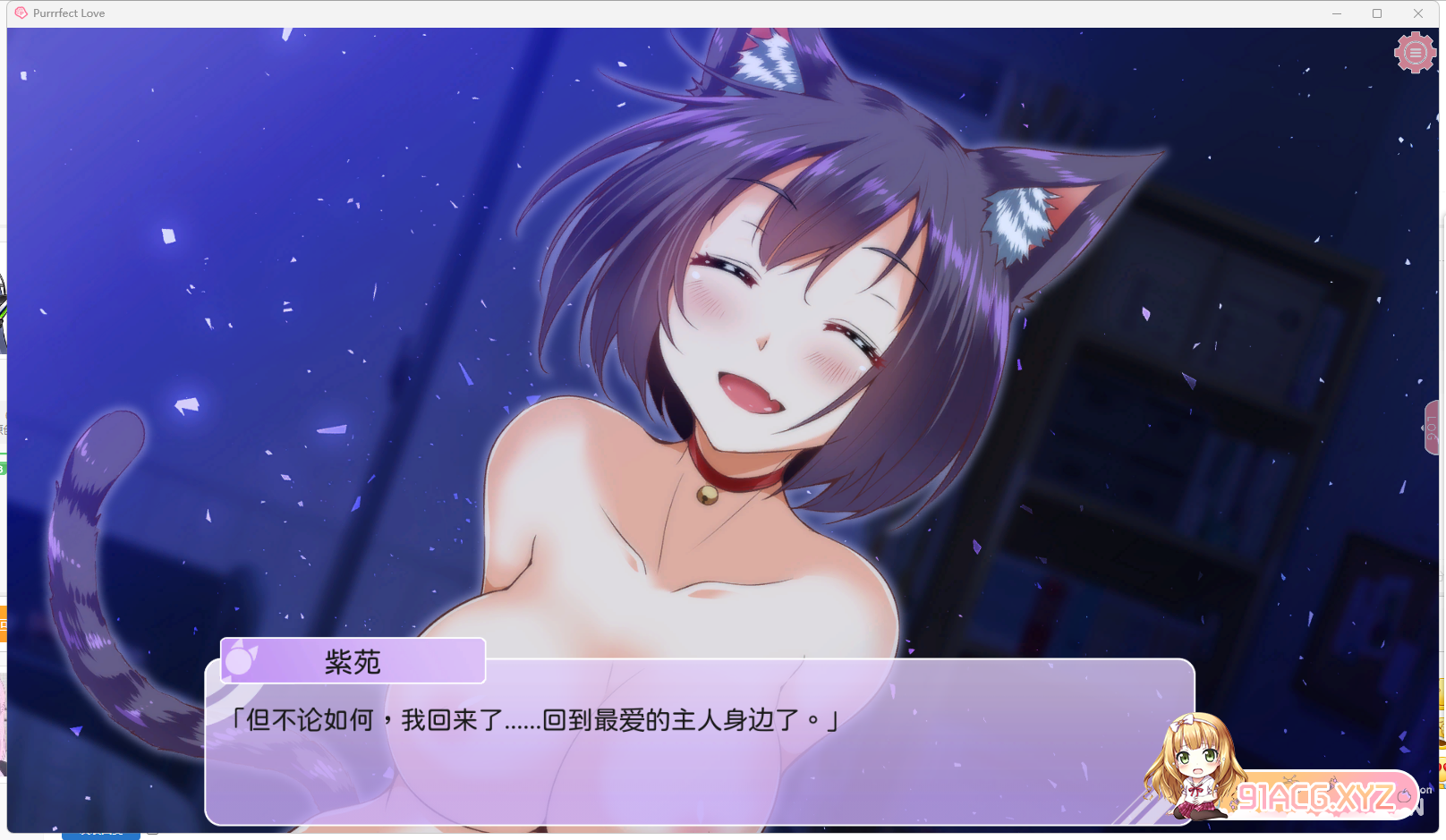Click the hamburger symbol inside the settings gear
The height and width of the screenshot is (840, 1446).
(1414, 52)
